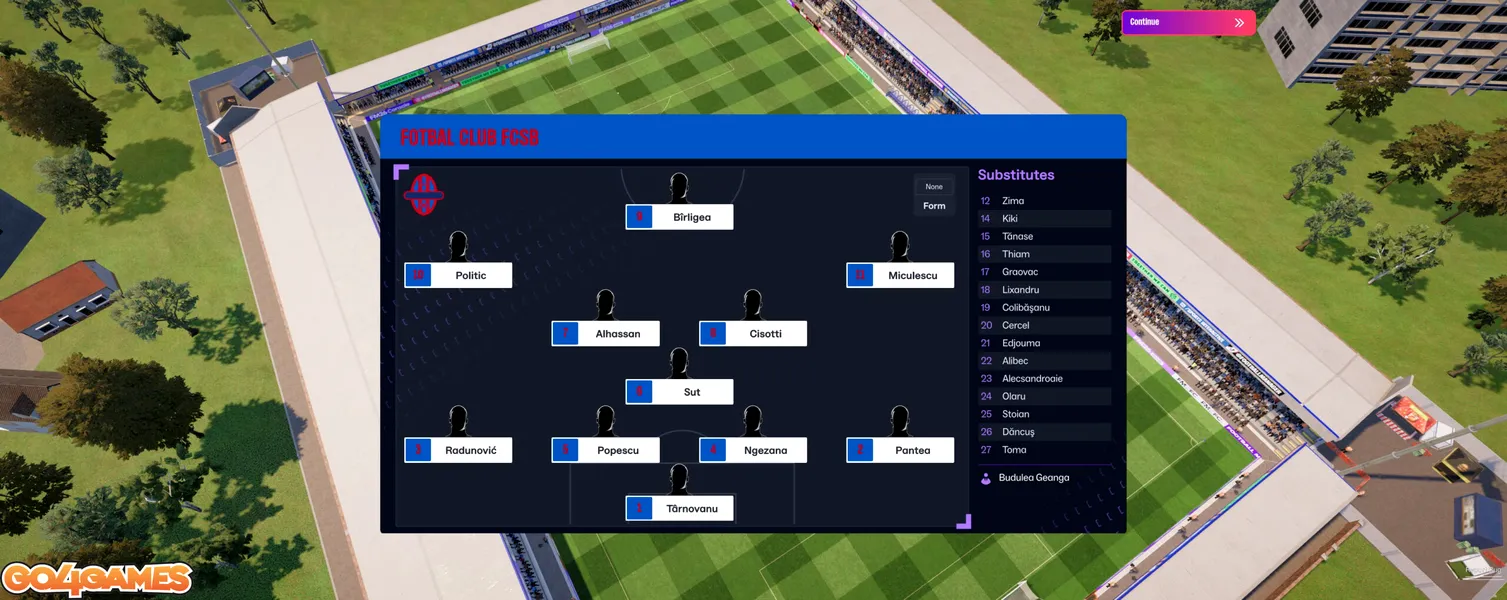The image size is (1507, 600).
Task: Pick midfielder Alhassan
Action: [x=605, y=334]
